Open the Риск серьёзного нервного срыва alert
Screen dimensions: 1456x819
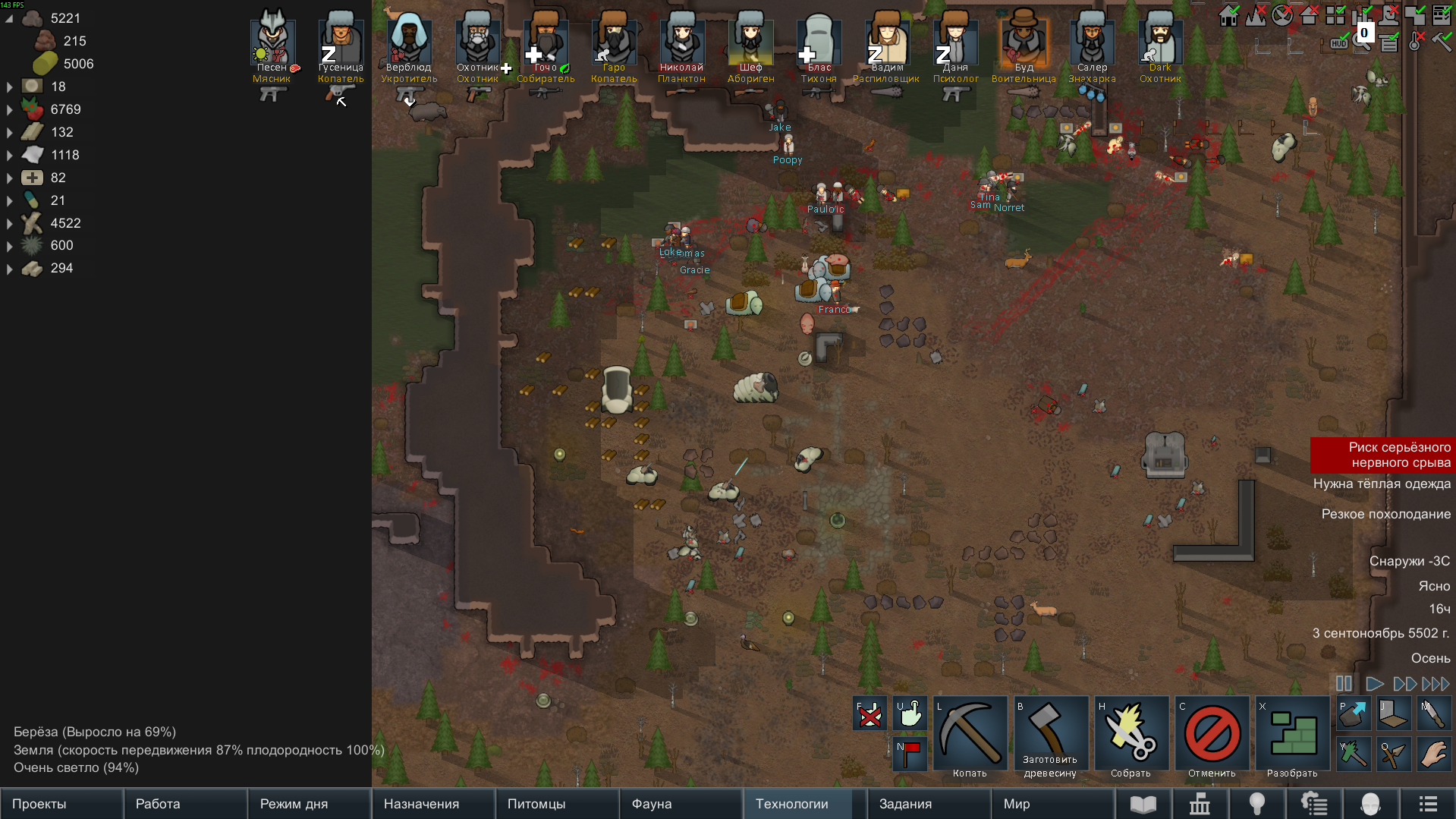tap(1382, 455)
